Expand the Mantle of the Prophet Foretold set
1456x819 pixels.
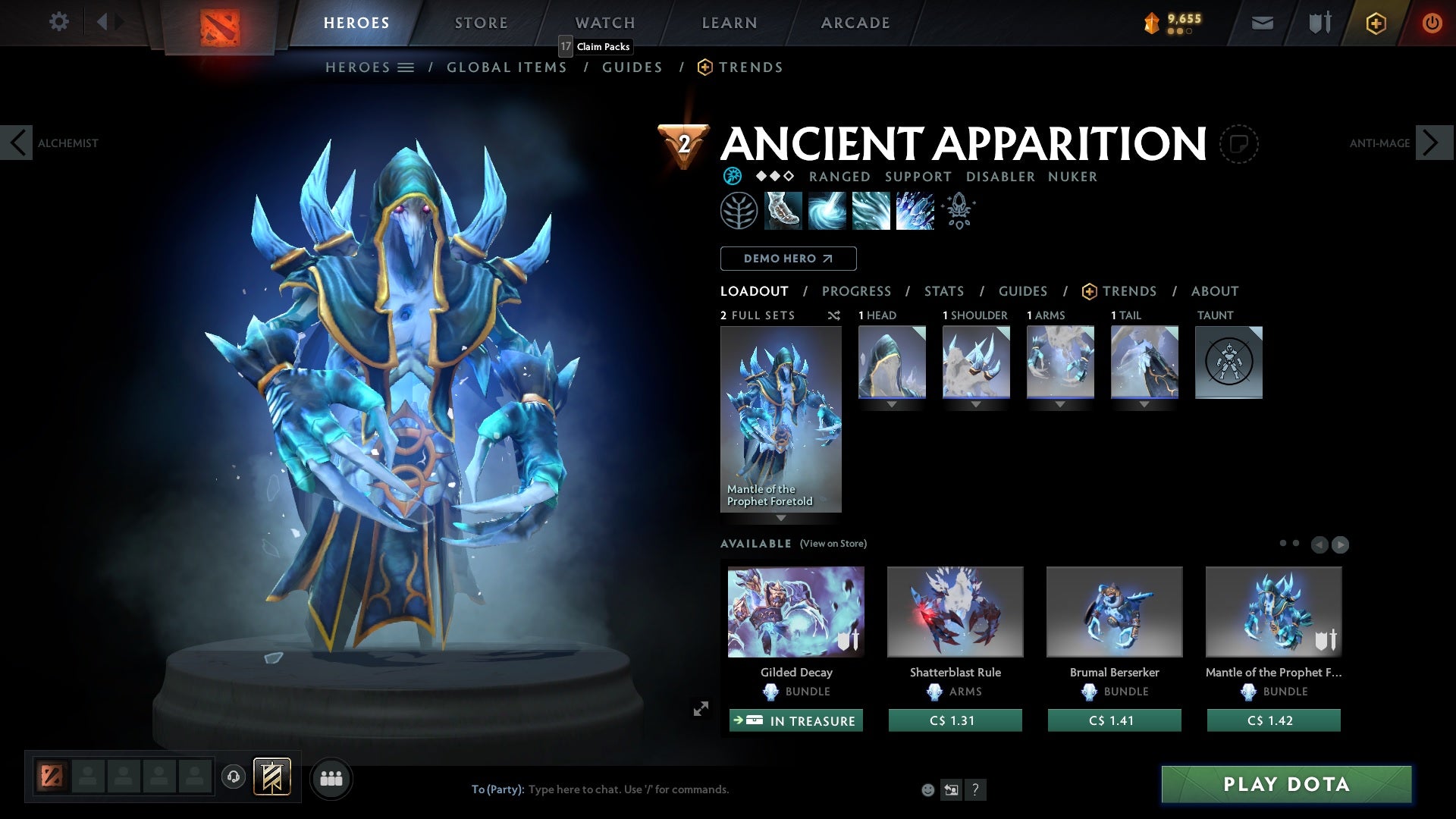781,518
